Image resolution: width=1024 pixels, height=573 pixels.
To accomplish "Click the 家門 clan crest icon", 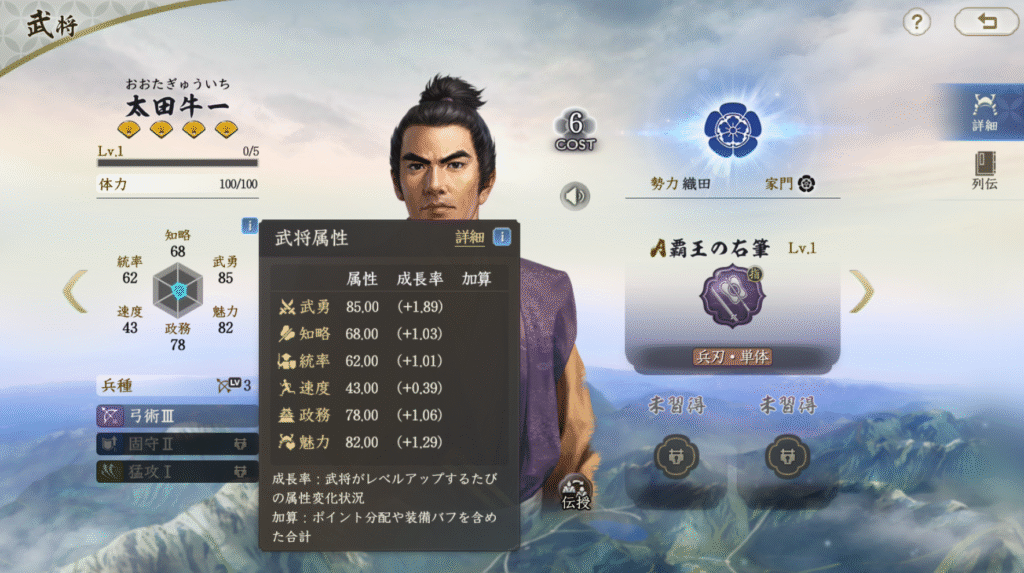I will tap(806, 184).
